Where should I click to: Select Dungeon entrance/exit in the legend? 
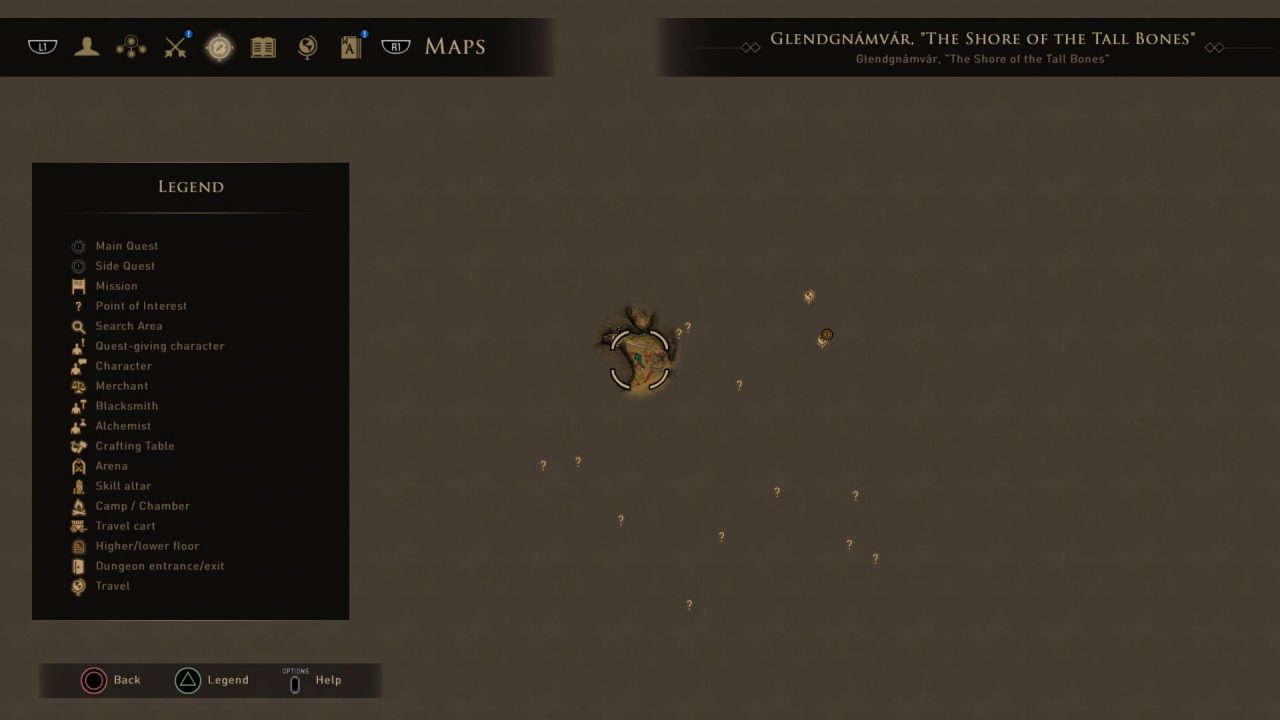click(x=159, y=566)
